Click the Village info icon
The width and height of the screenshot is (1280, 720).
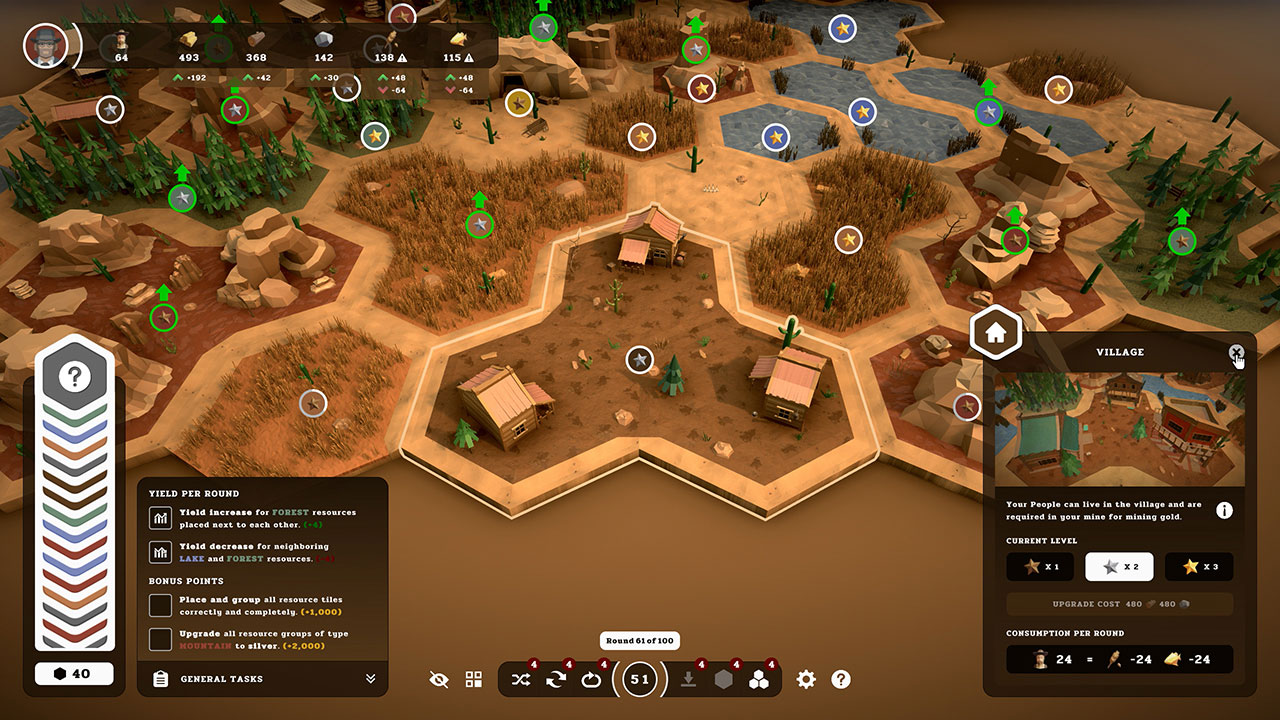point(1224,509)
